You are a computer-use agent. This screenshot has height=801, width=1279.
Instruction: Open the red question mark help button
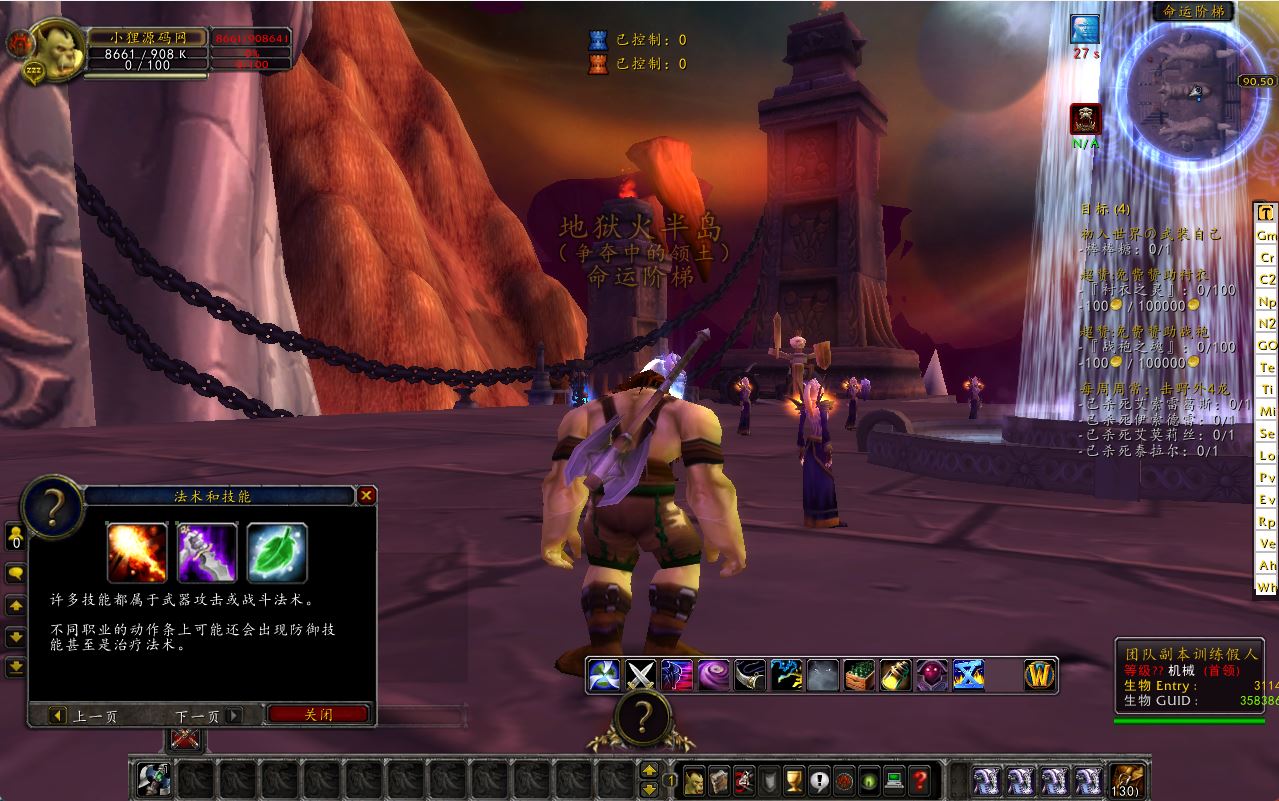920,779
